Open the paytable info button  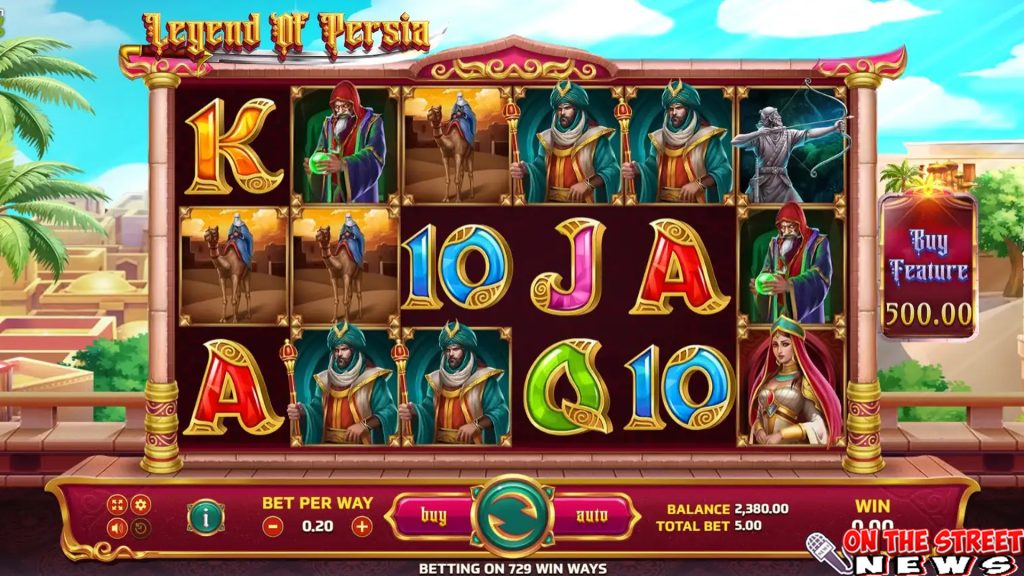(205, 517)
